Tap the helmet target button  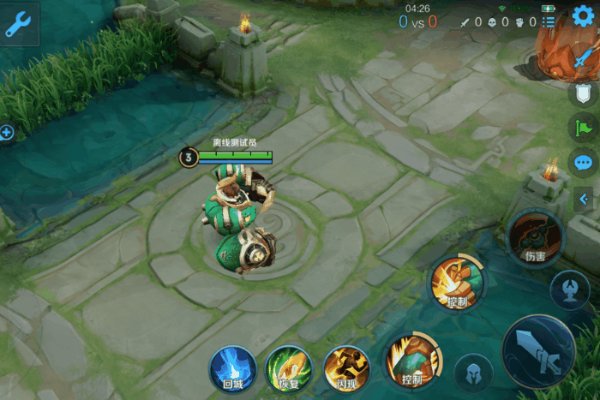[x=473, y=373]
